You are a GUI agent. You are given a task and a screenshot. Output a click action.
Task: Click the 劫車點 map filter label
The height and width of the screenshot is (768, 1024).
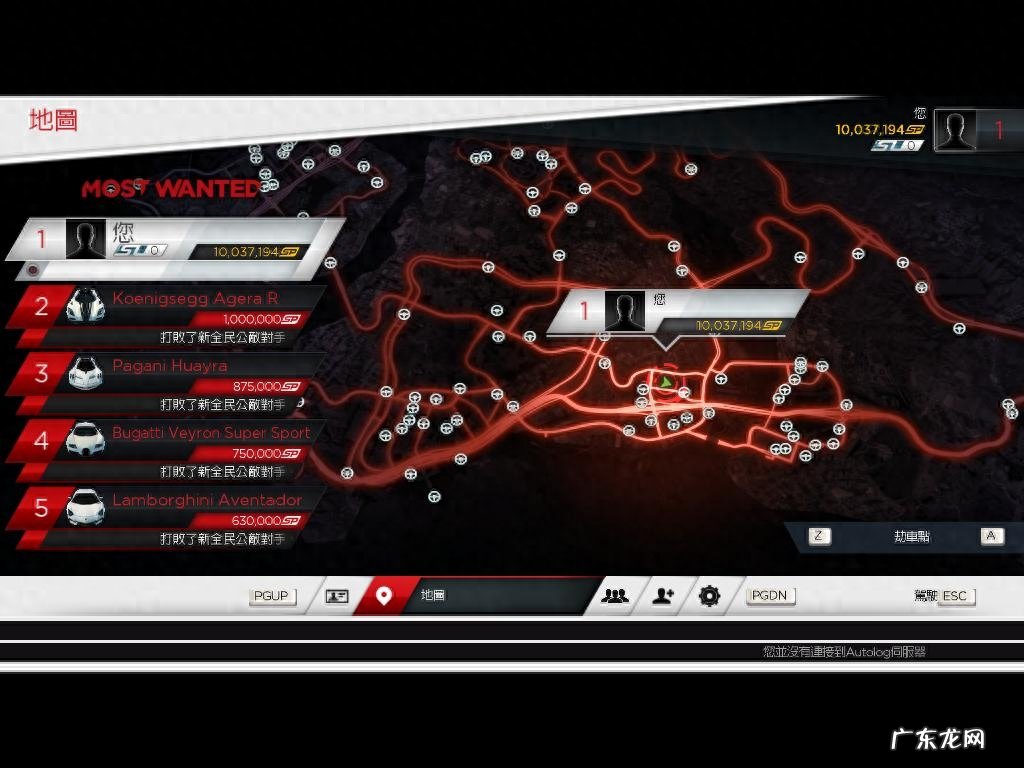[911, 536]
